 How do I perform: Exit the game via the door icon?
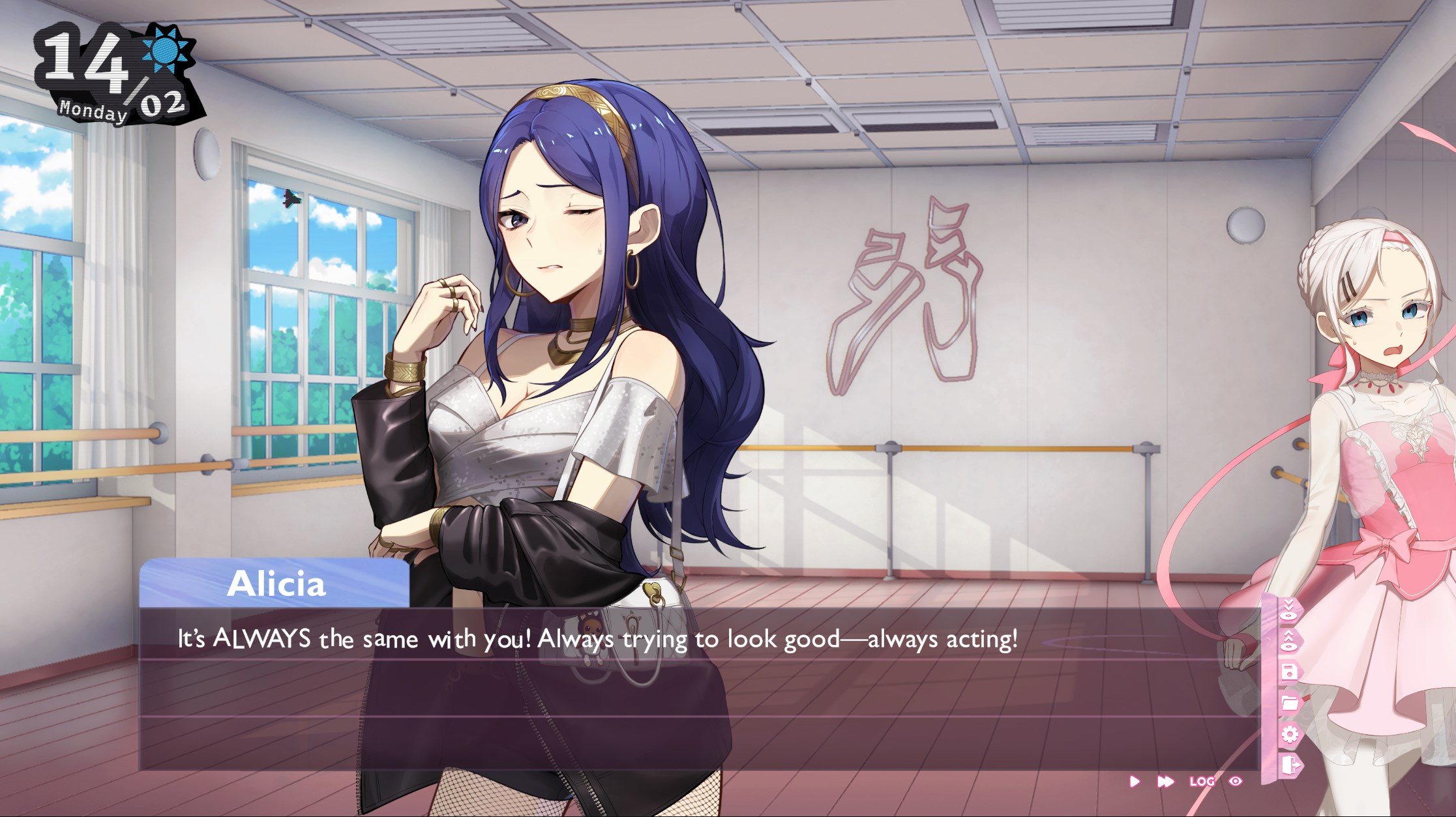coord(1289,764)
